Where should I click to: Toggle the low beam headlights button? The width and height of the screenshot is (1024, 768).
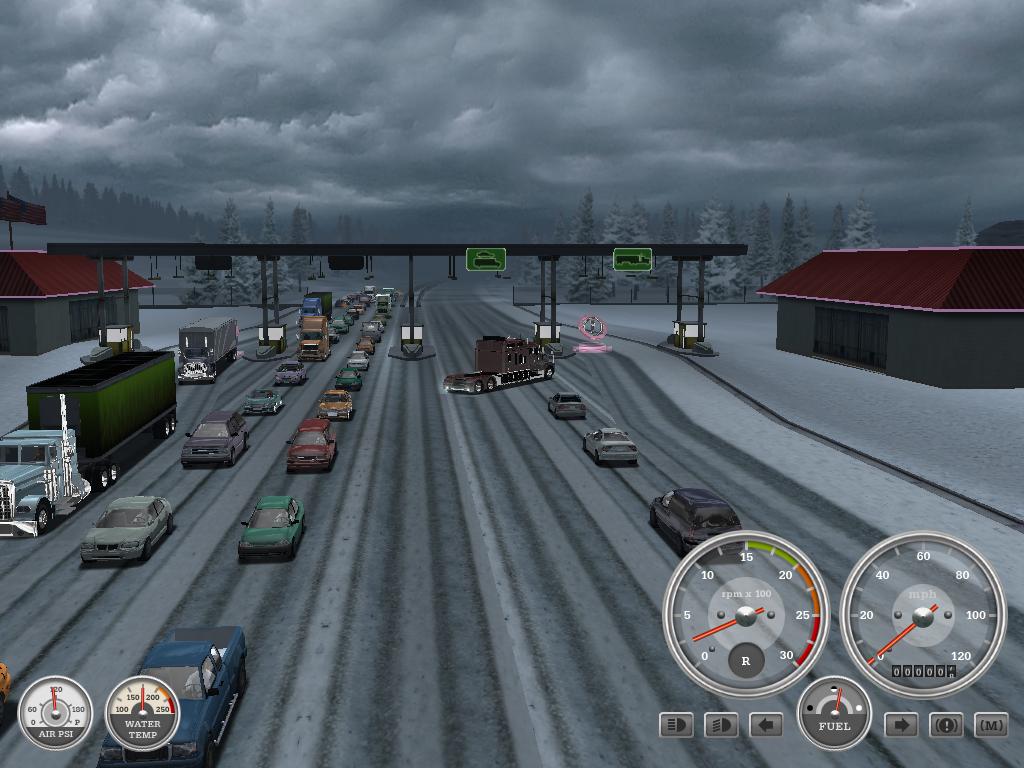pos(721,725)
